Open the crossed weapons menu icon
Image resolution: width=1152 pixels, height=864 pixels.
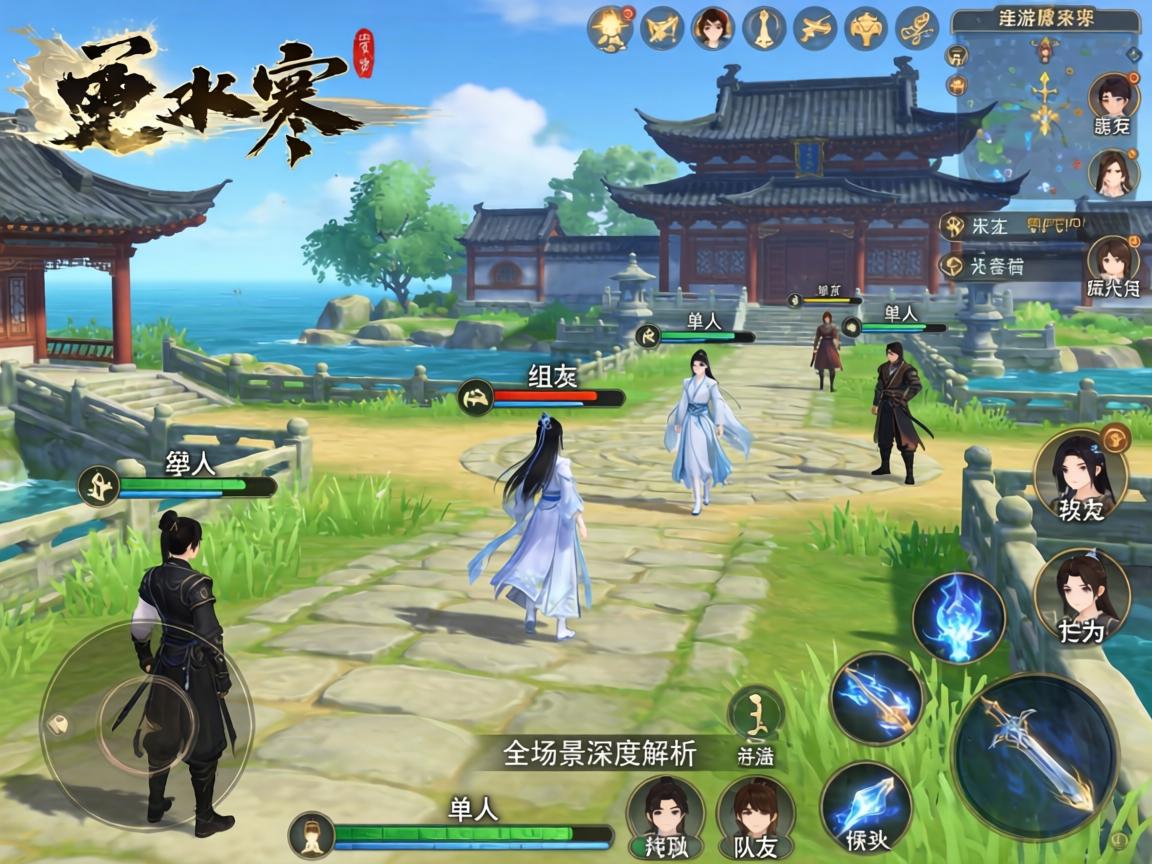click(x=661, y=29)
